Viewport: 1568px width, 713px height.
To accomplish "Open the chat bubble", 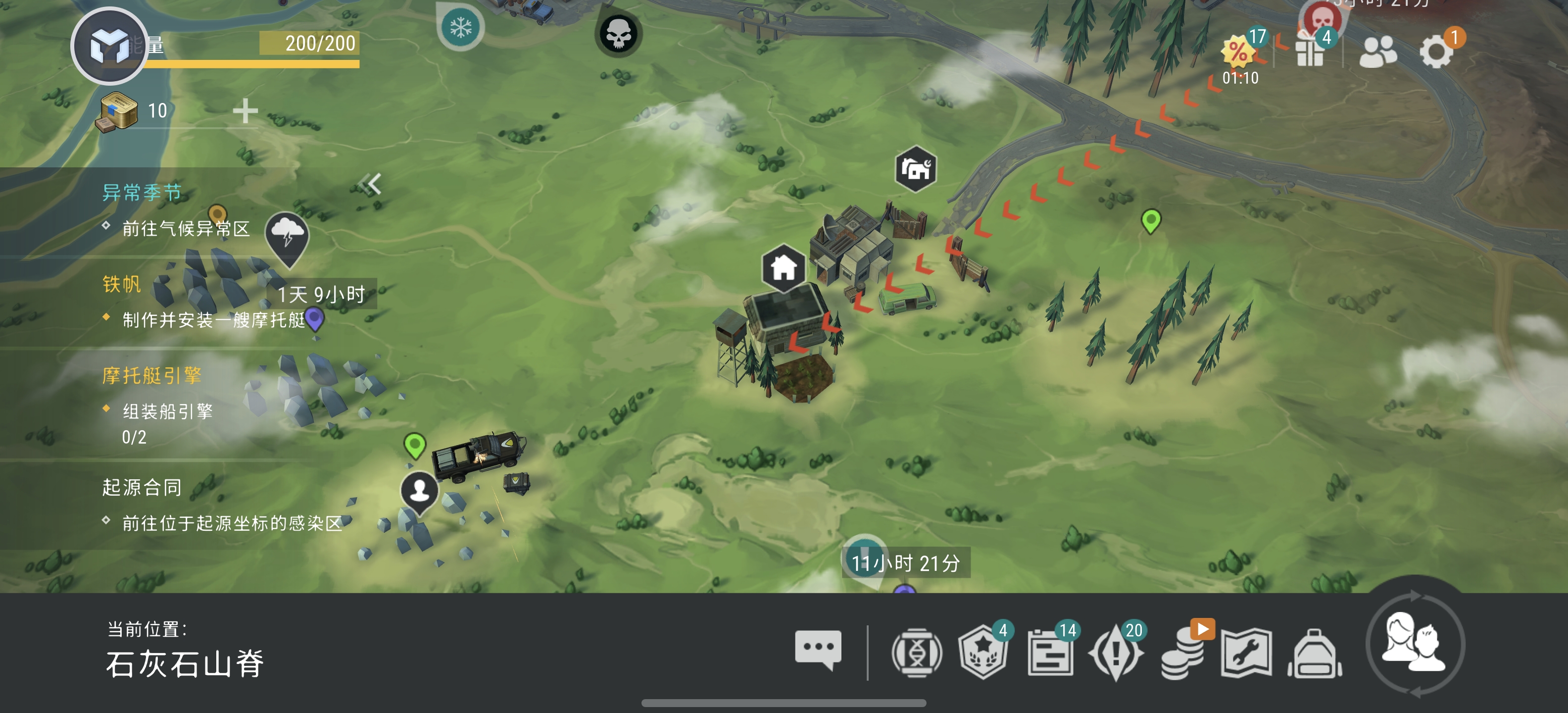I will click(818, 650).
